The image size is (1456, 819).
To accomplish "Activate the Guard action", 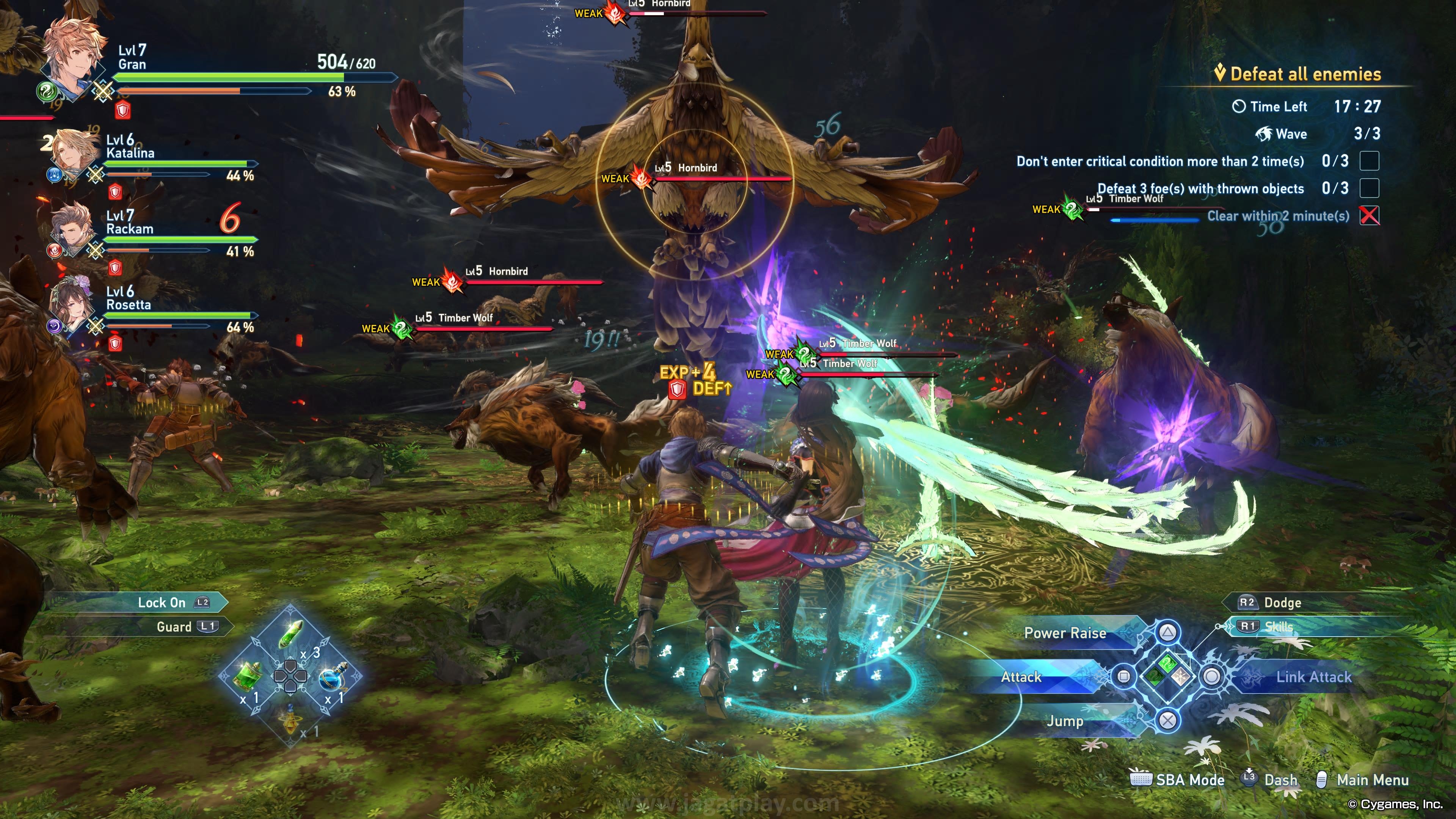I will 174,626.
